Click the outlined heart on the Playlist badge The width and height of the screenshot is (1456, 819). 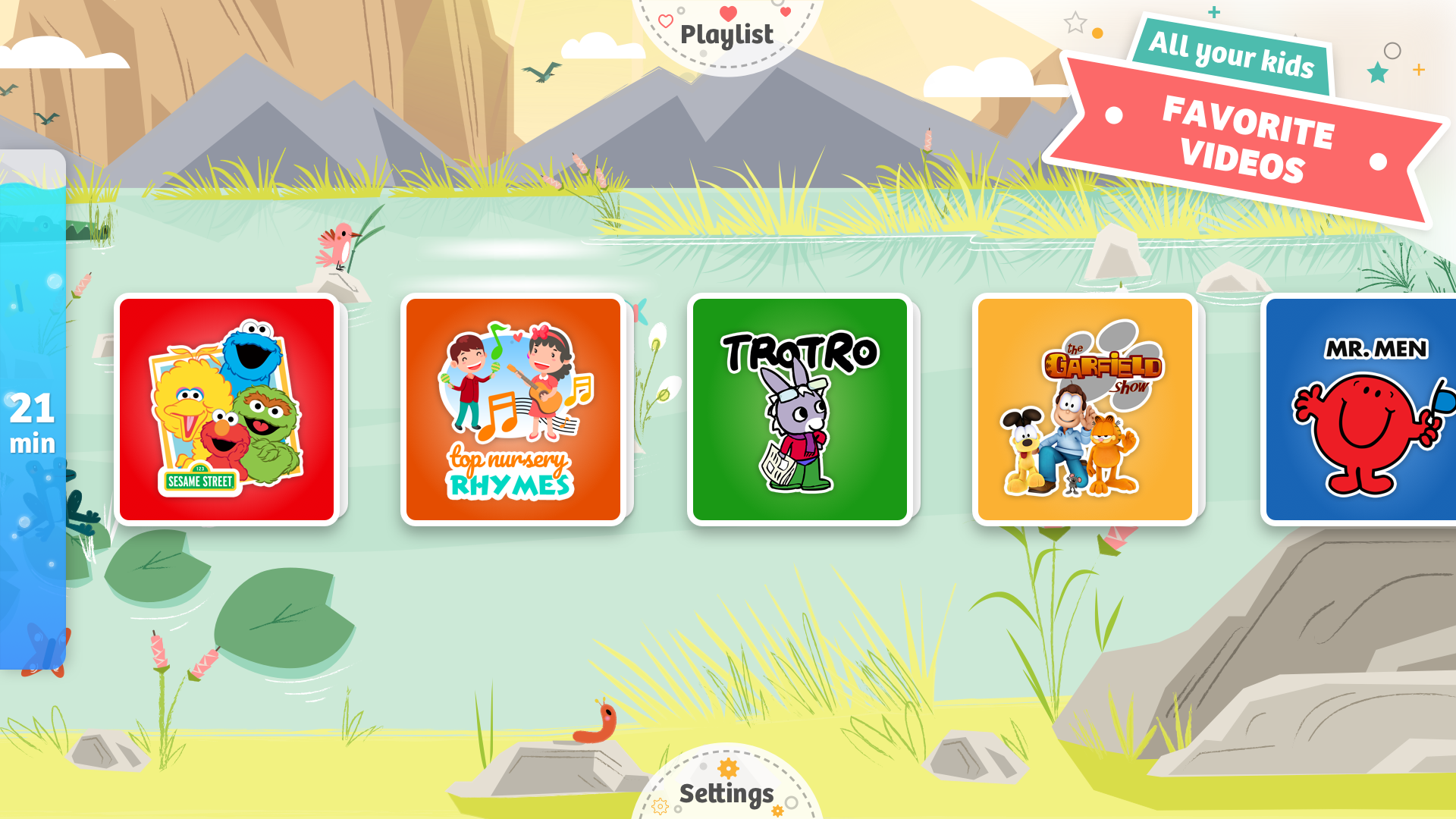coord(666,21)
